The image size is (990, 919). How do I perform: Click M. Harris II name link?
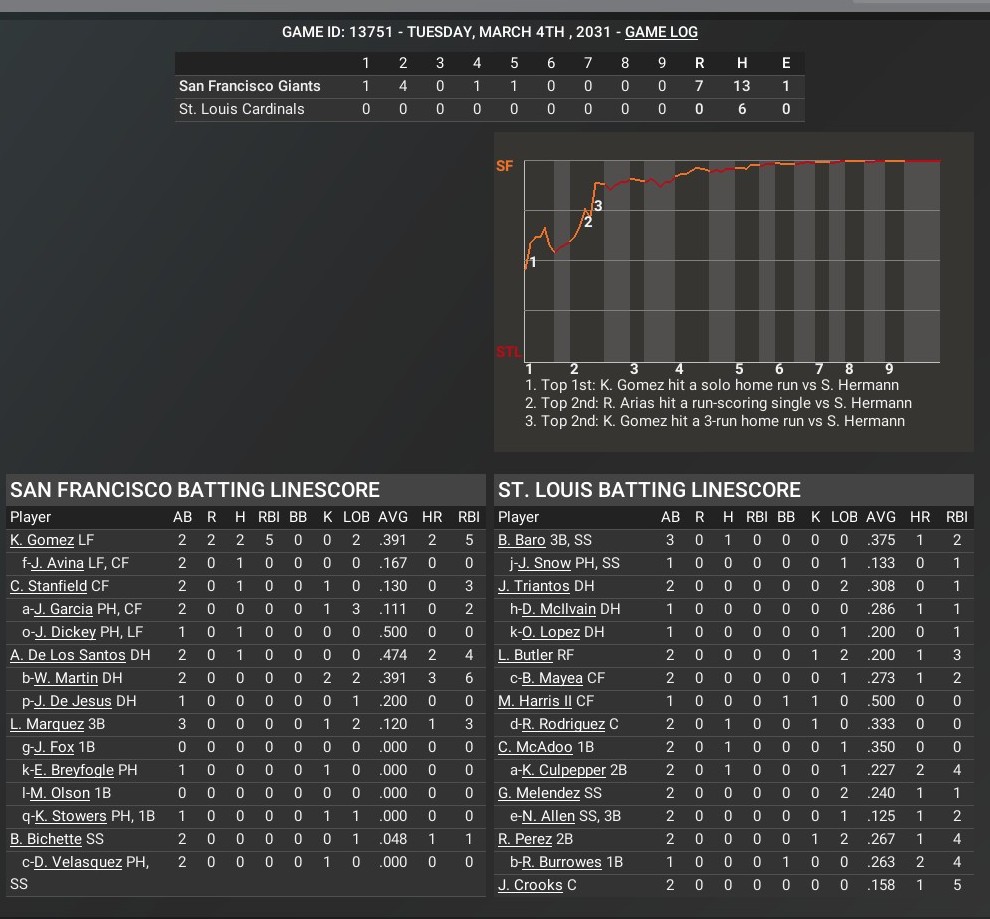coord(535,701)
